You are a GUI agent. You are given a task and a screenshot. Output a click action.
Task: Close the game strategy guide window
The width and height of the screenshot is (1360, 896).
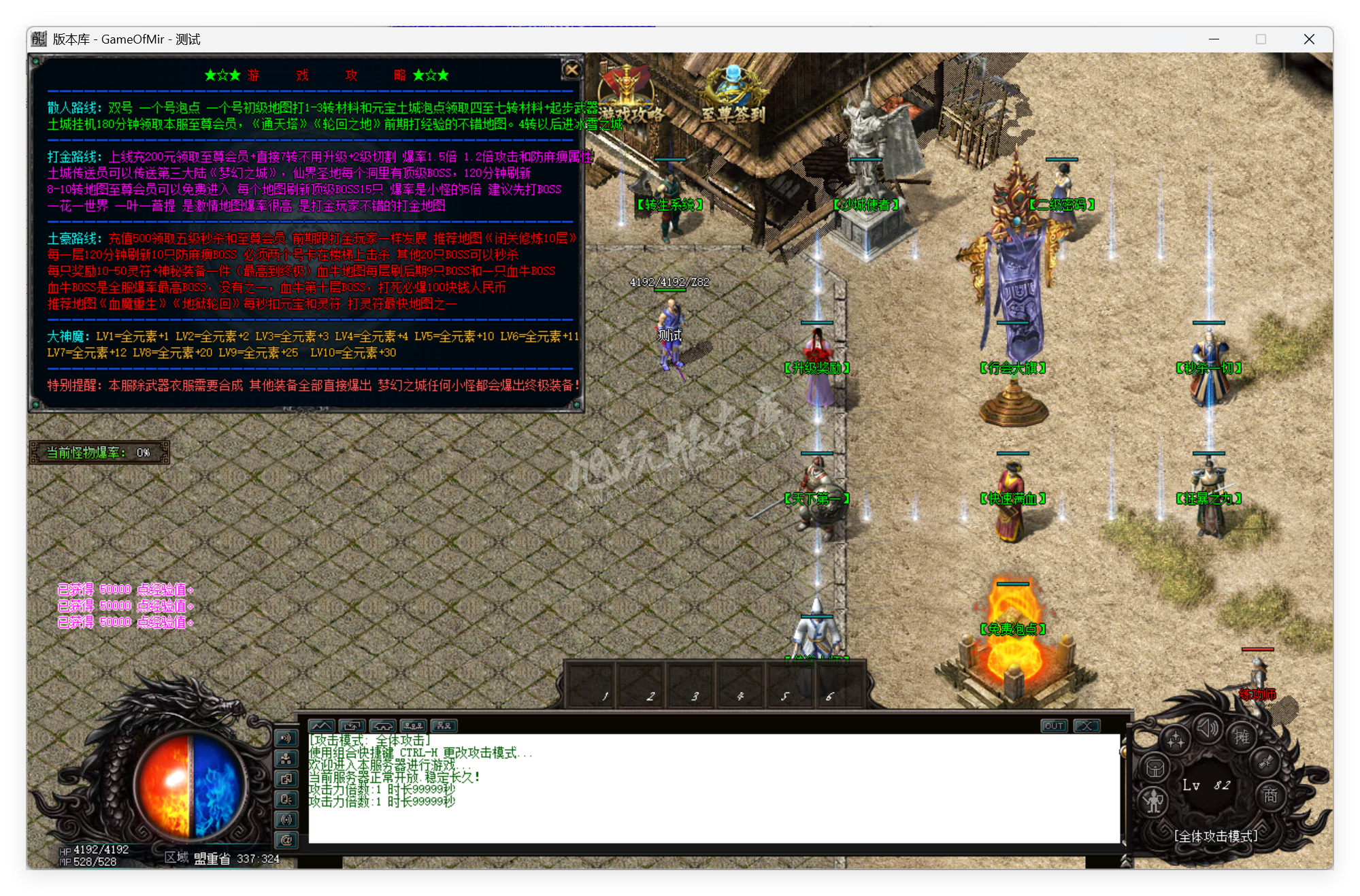pos(574,71)
